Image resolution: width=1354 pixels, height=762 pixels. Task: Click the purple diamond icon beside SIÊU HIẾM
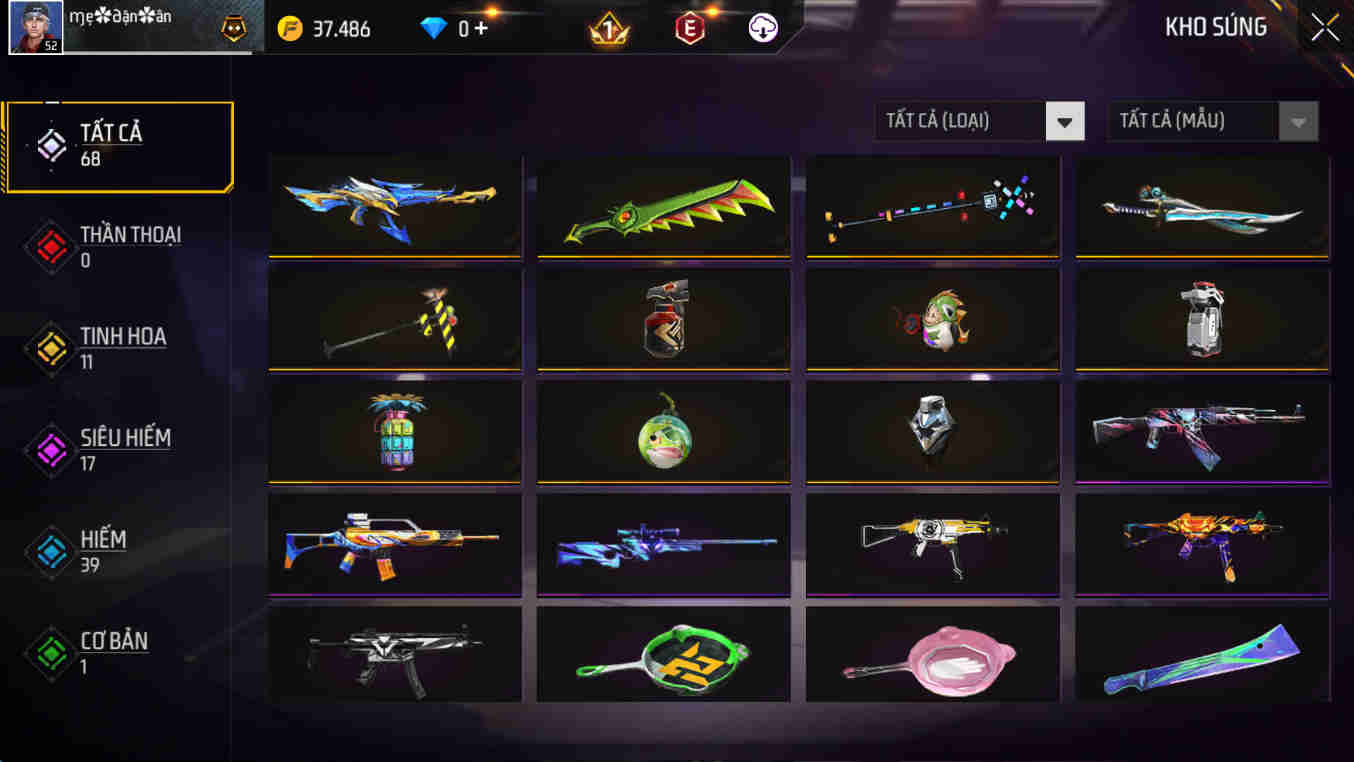tap(50, 450)
